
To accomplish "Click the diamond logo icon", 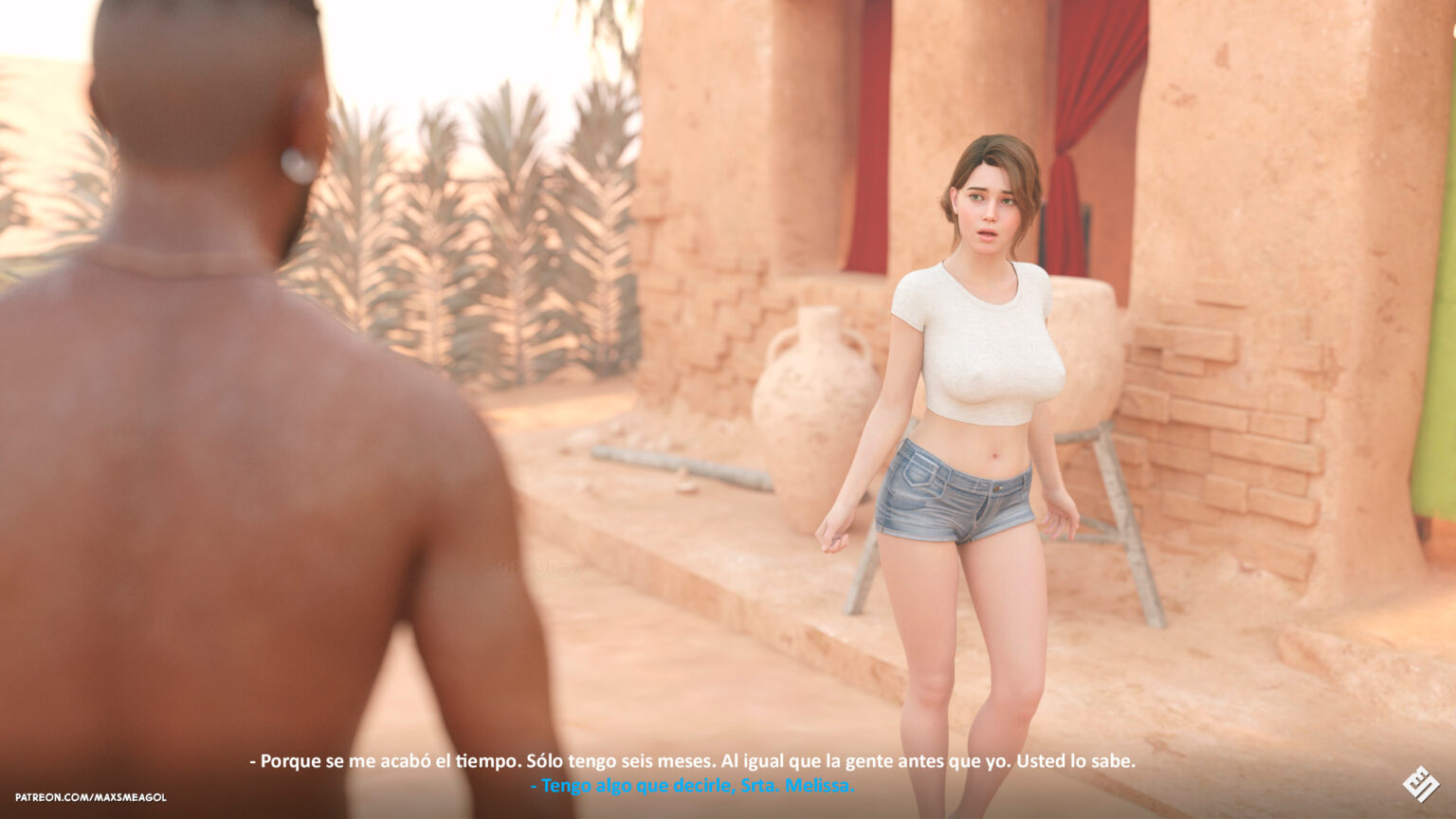I will 1420,784.
